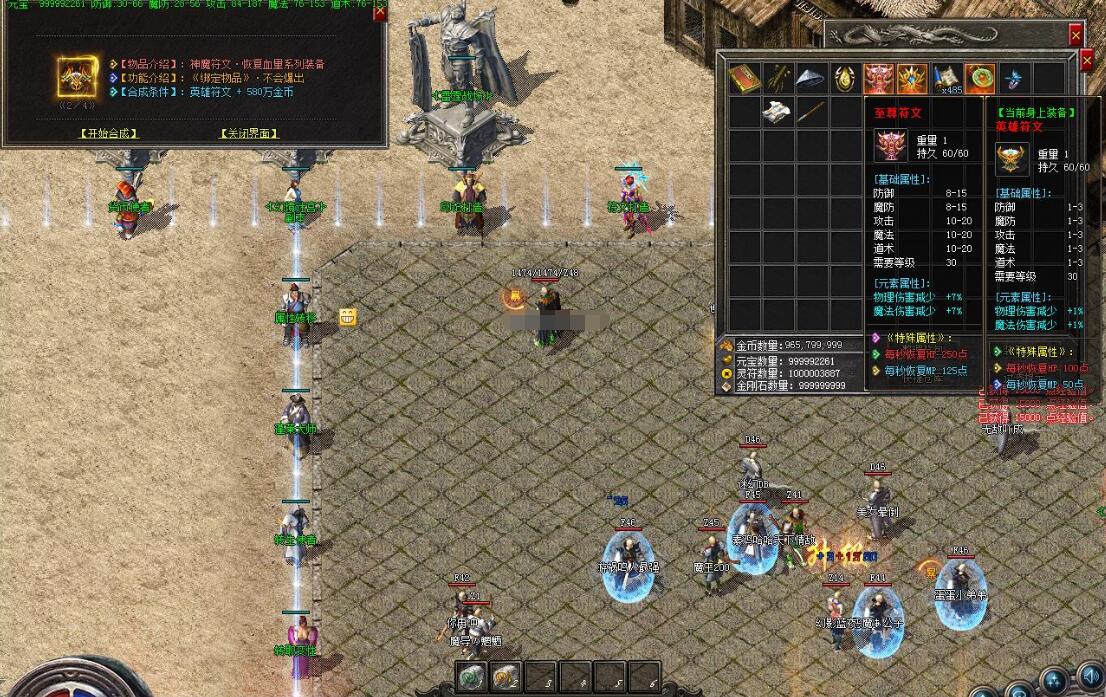Choose the green jade ring item
Image resolution: width=1106 pixels, height=697 pixels.
click(980, 78)
